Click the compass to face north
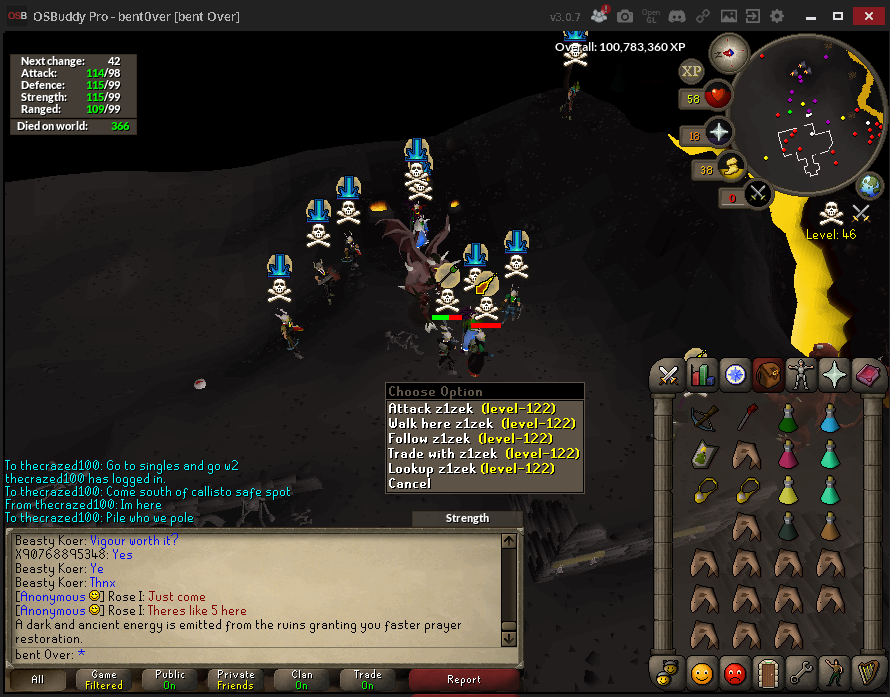Image resolution: width=890 pixels, height=697 pixels. [x=729, y=53]
